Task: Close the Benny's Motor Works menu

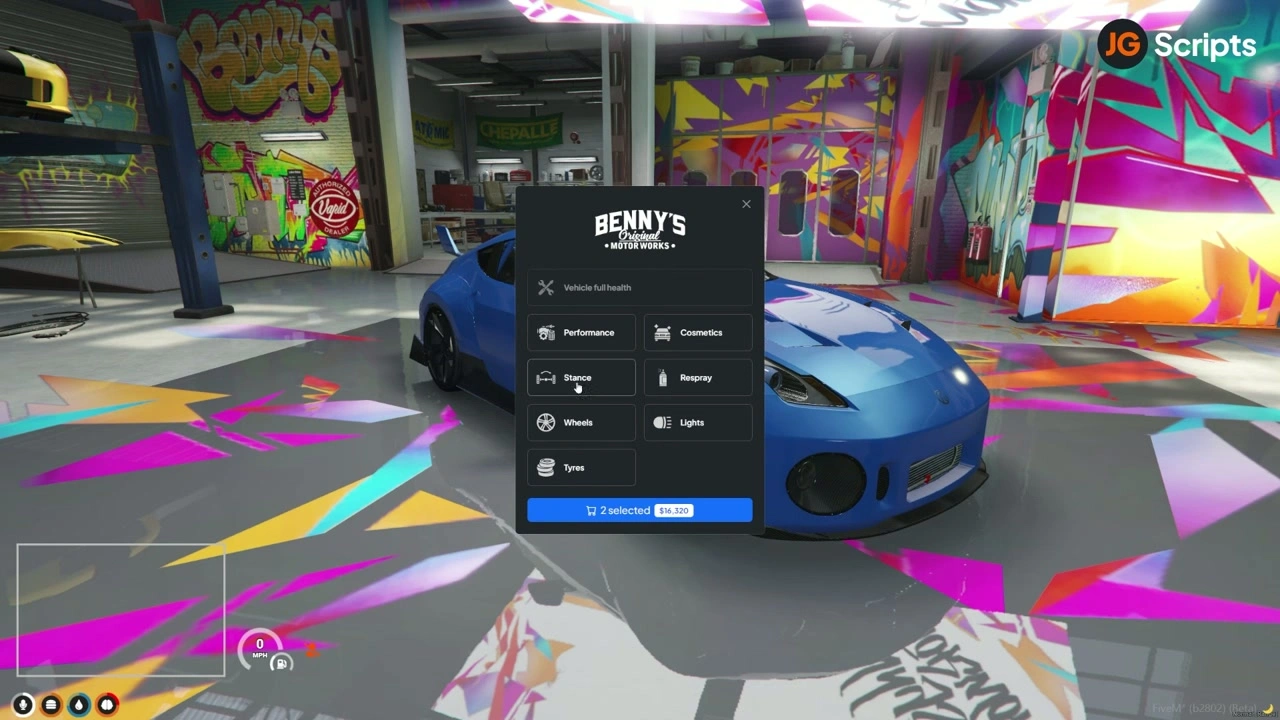Action: 746,204
